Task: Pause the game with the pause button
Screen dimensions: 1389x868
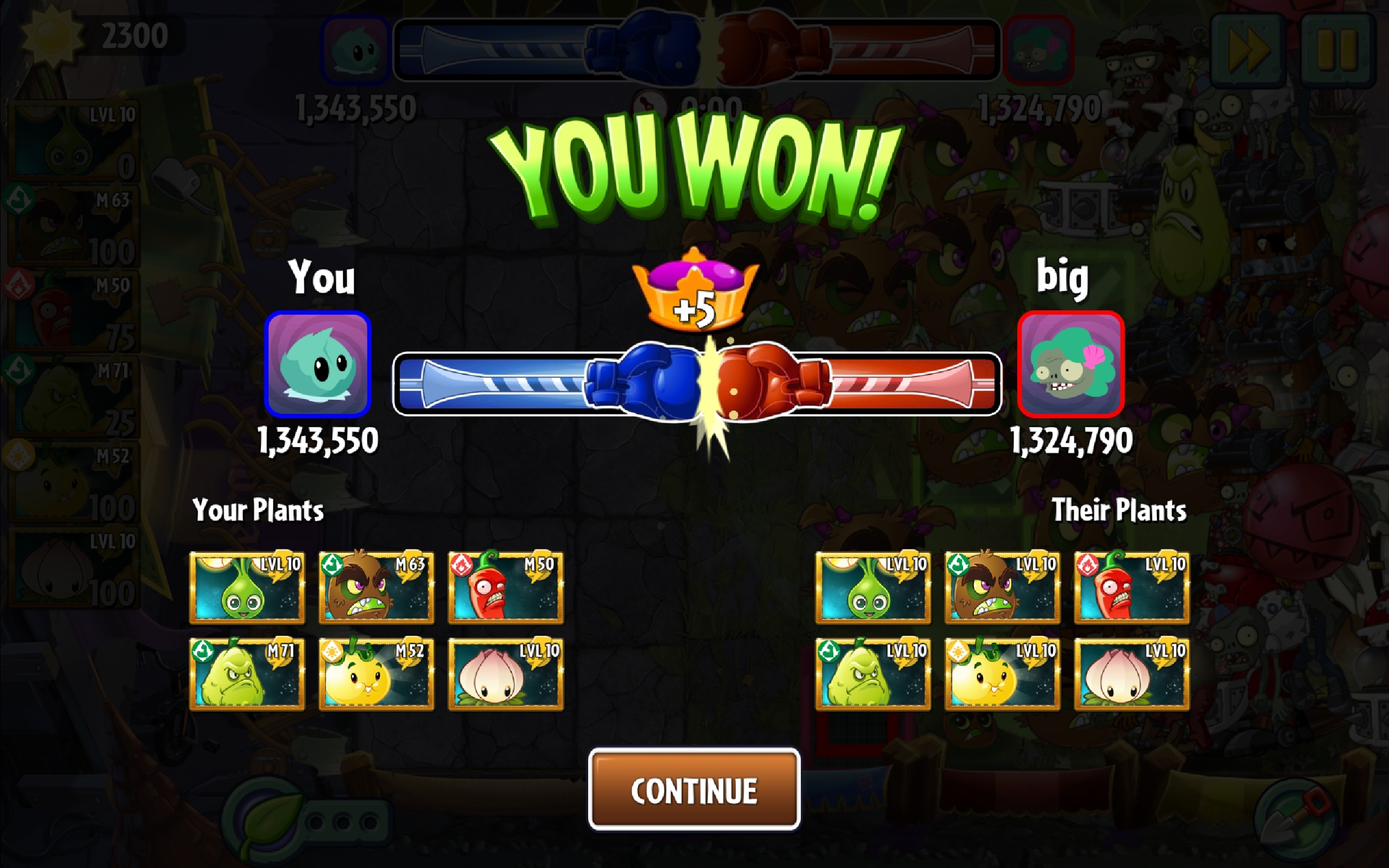Action: 1337,50
